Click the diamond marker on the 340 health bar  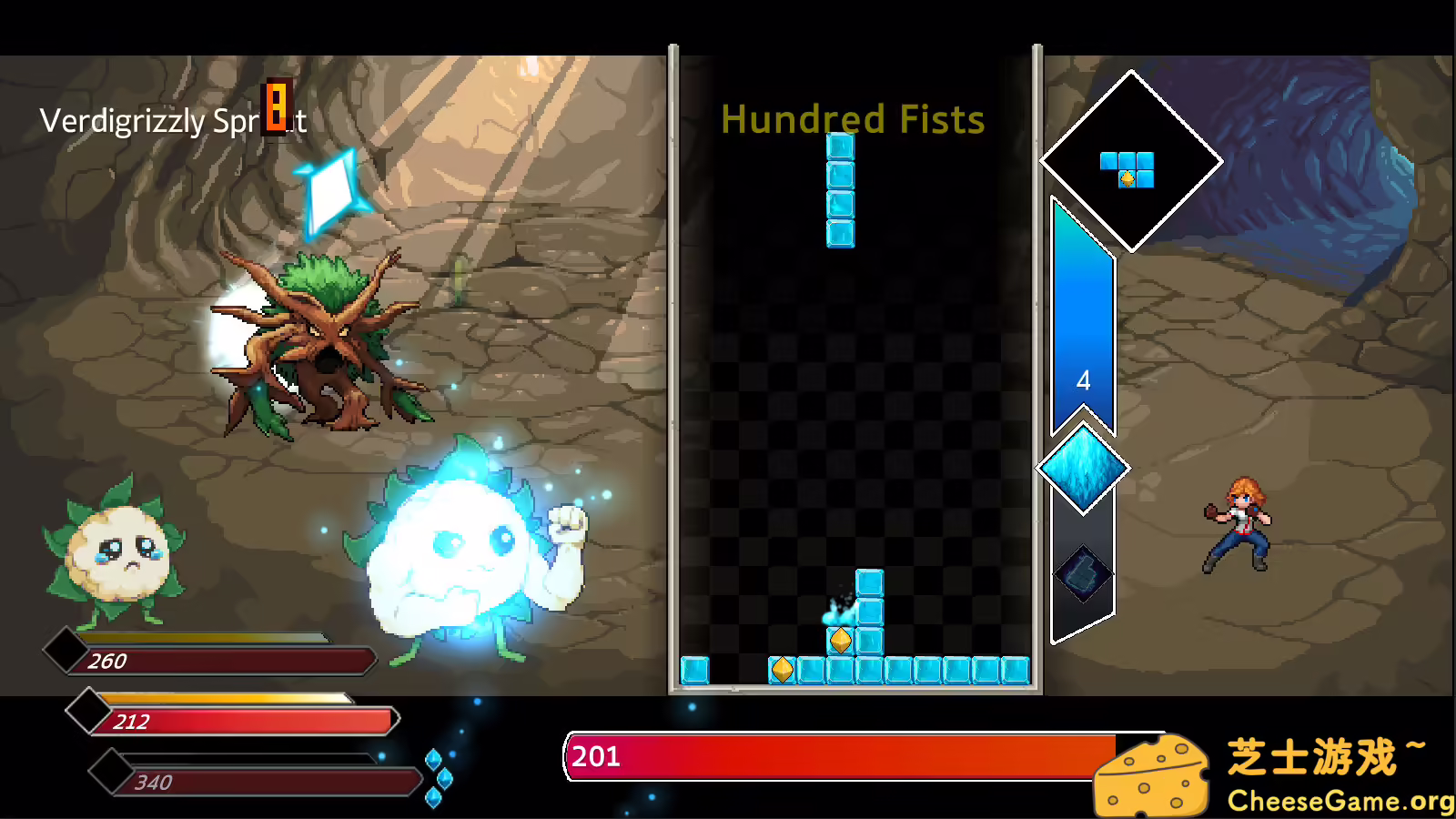[x=109, y=771]
